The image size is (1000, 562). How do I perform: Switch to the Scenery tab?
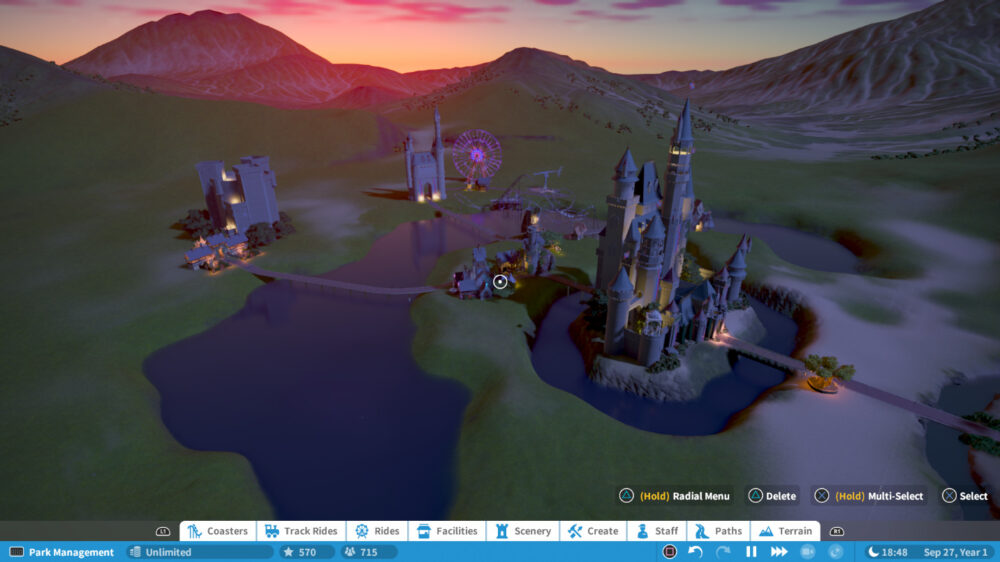[x=523, y=531]
